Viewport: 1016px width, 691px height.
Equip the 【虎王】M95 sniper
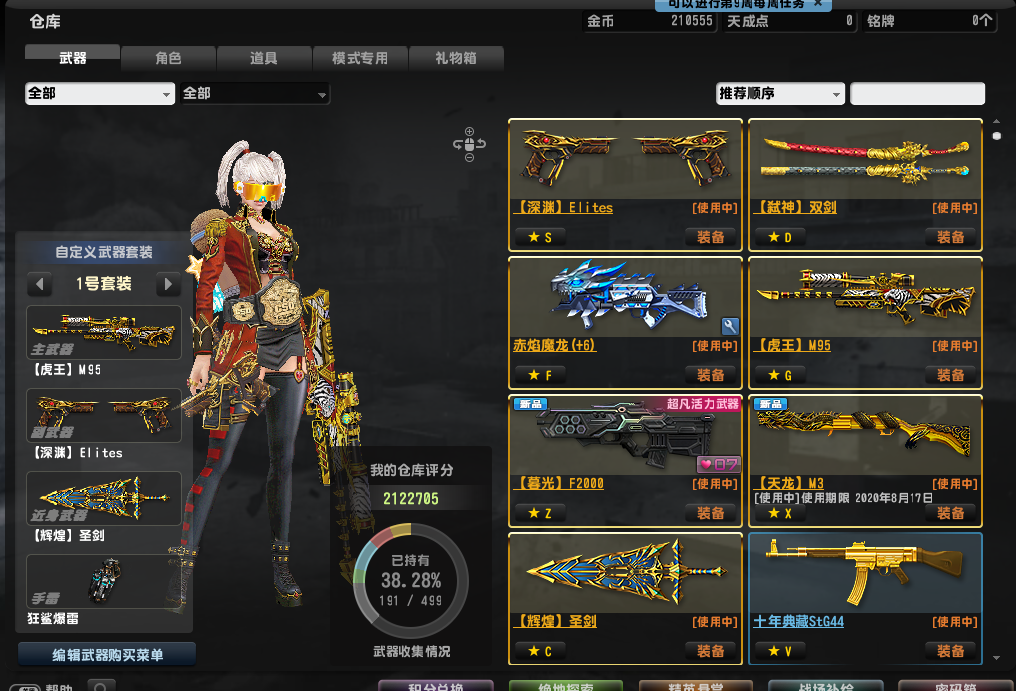pos(951,375)
